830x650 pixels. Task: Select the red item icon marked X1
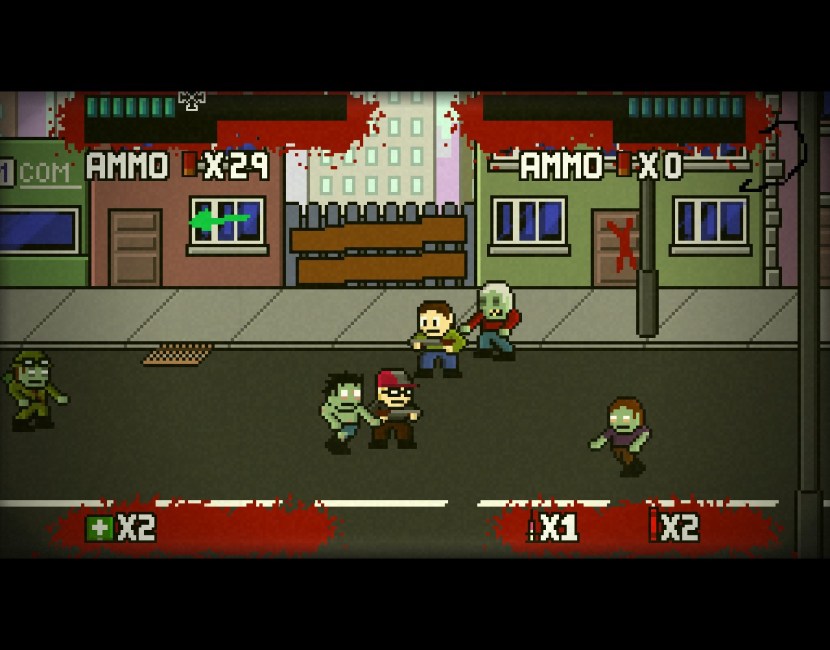532,527
